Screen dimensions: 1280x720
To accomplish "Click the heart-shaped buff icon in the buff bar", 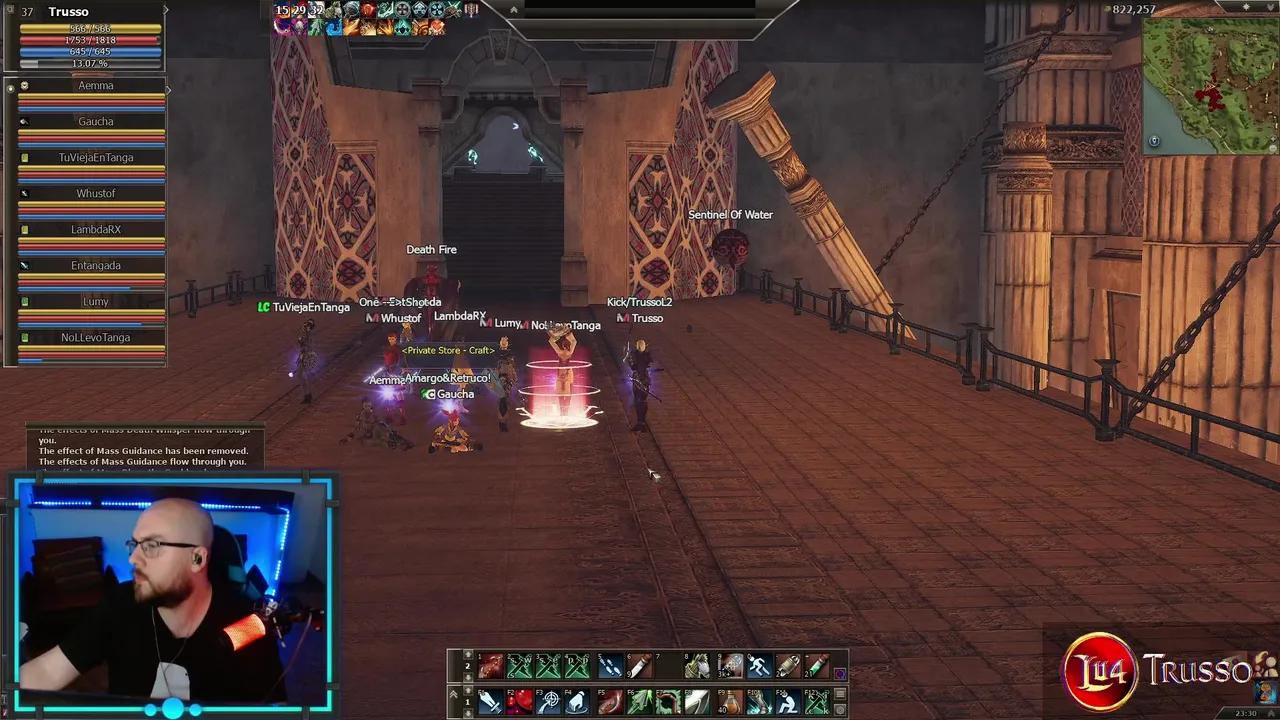I will pos(438,27).
